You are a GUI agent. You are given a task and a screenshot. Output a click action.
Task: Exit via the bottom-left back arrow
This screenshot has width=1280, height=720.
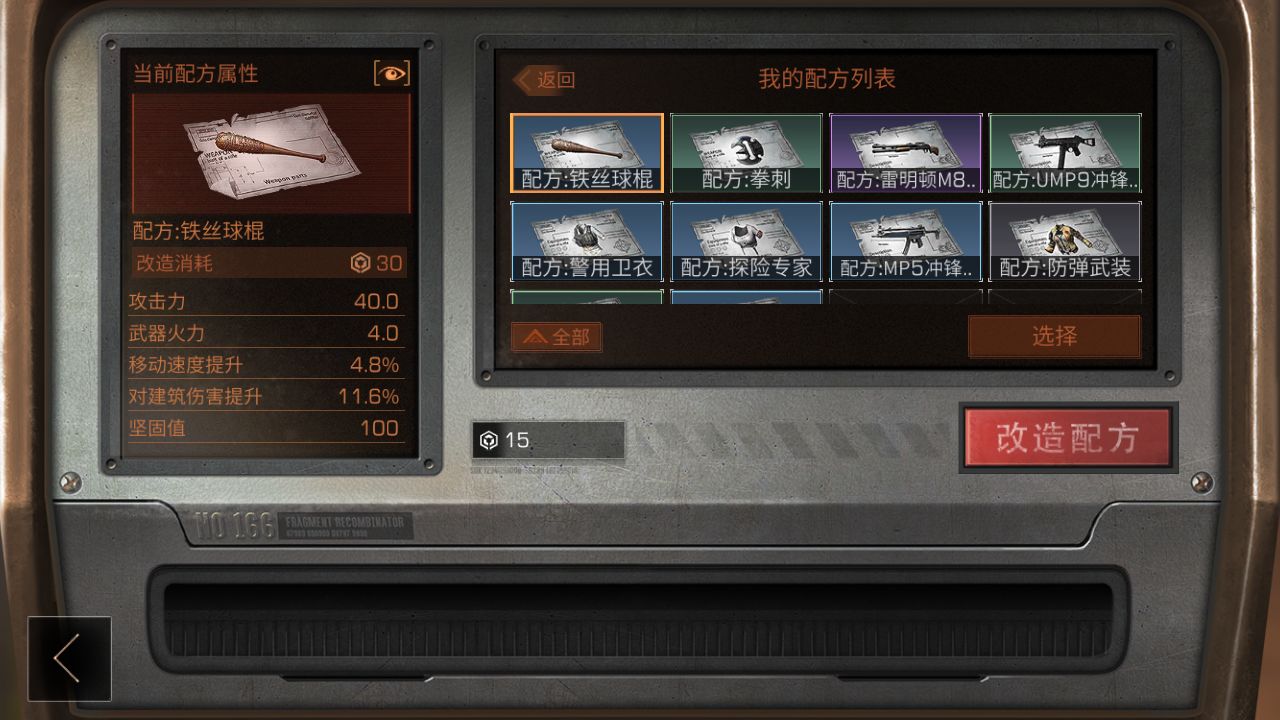coord(69,658)
